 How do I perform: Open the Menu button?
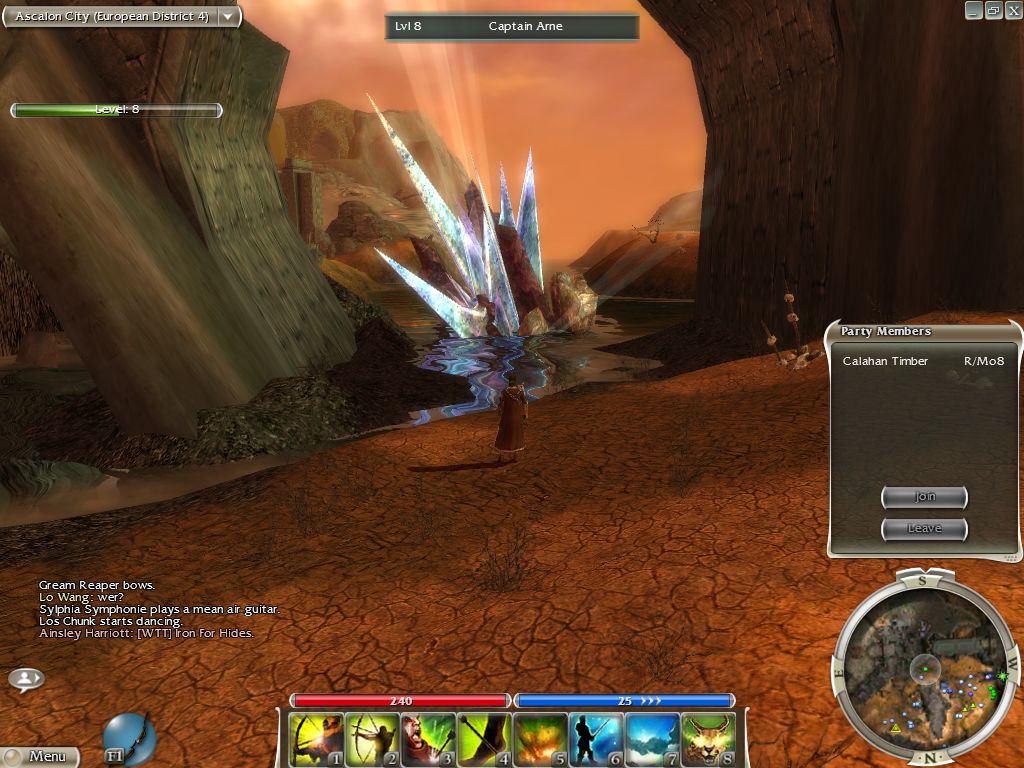tap(40, 757)
